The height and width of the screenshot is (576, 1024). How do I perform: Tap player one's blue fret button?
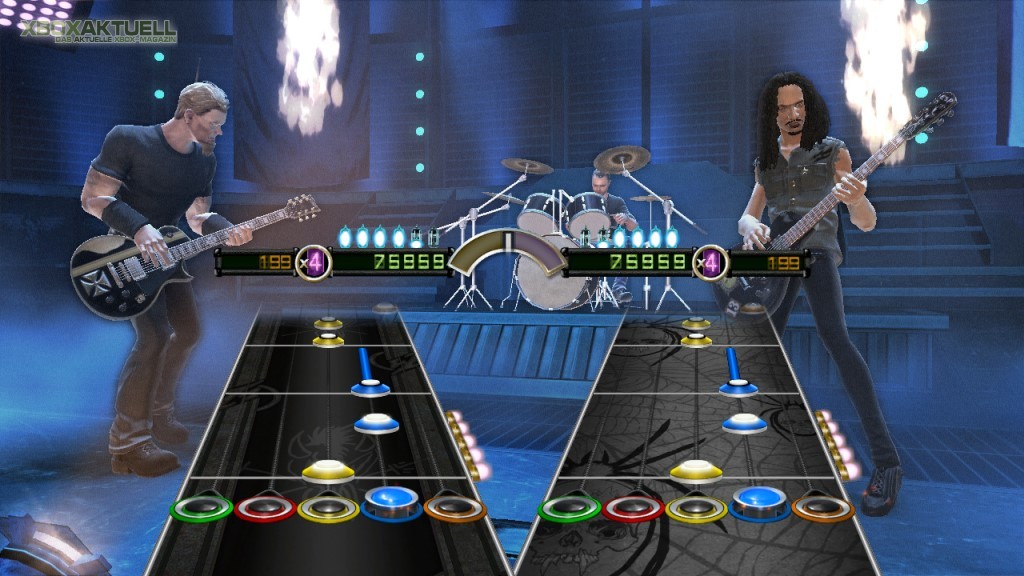click(391, 500)
